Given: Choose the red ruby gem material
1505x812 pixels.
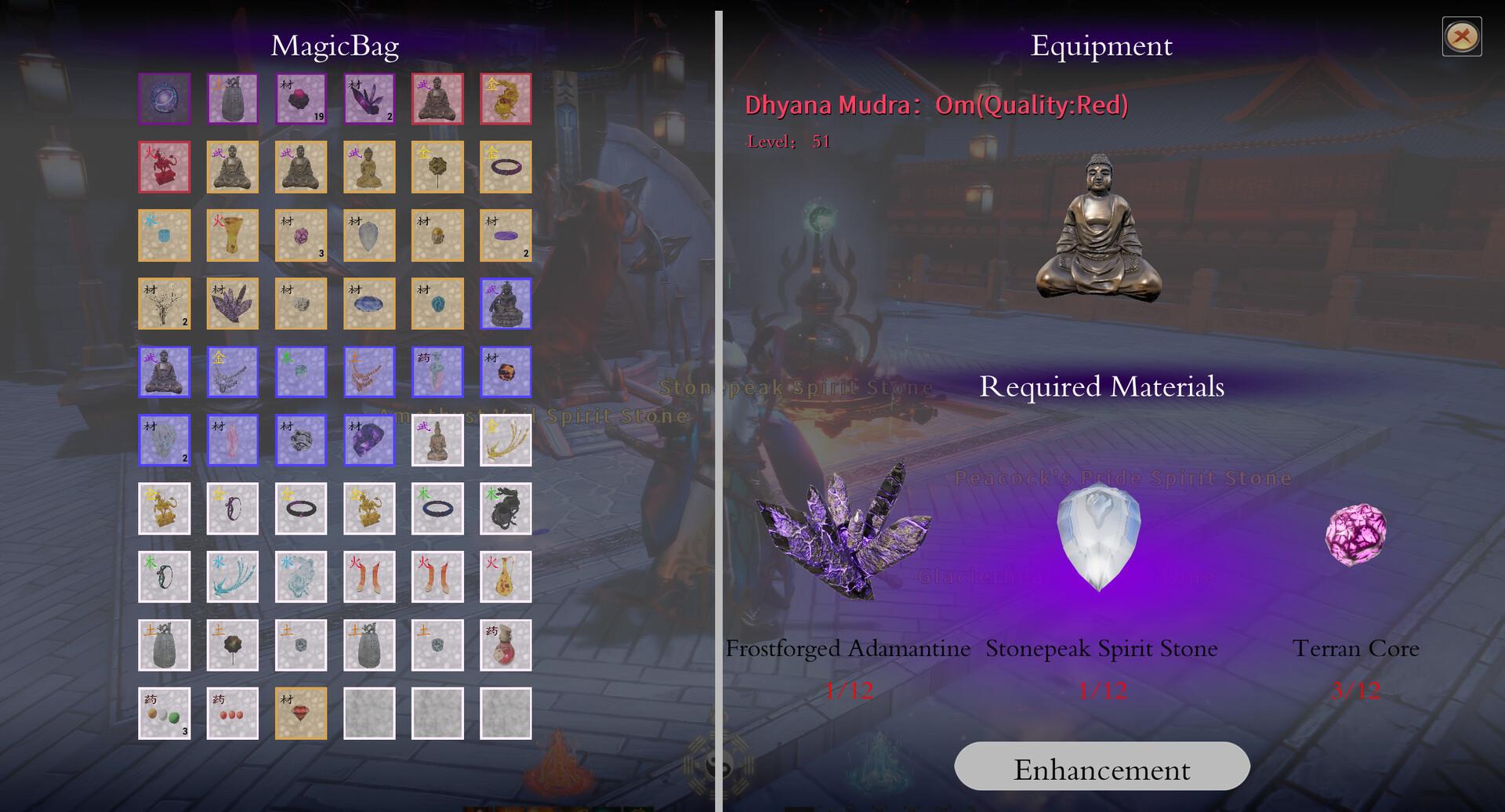Looking at the screenshot, I should 301,713.
